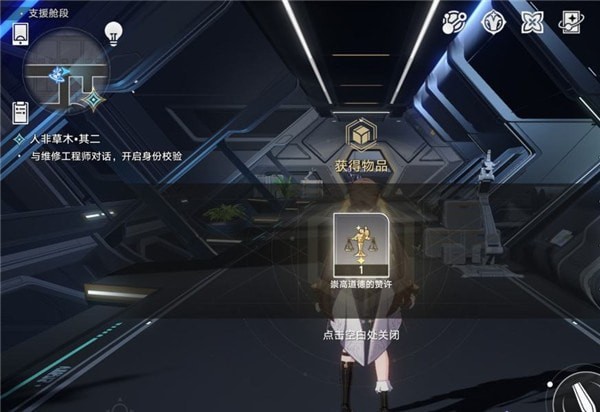Open the circular emblem icon in top bar

click(x=494, y=22)
